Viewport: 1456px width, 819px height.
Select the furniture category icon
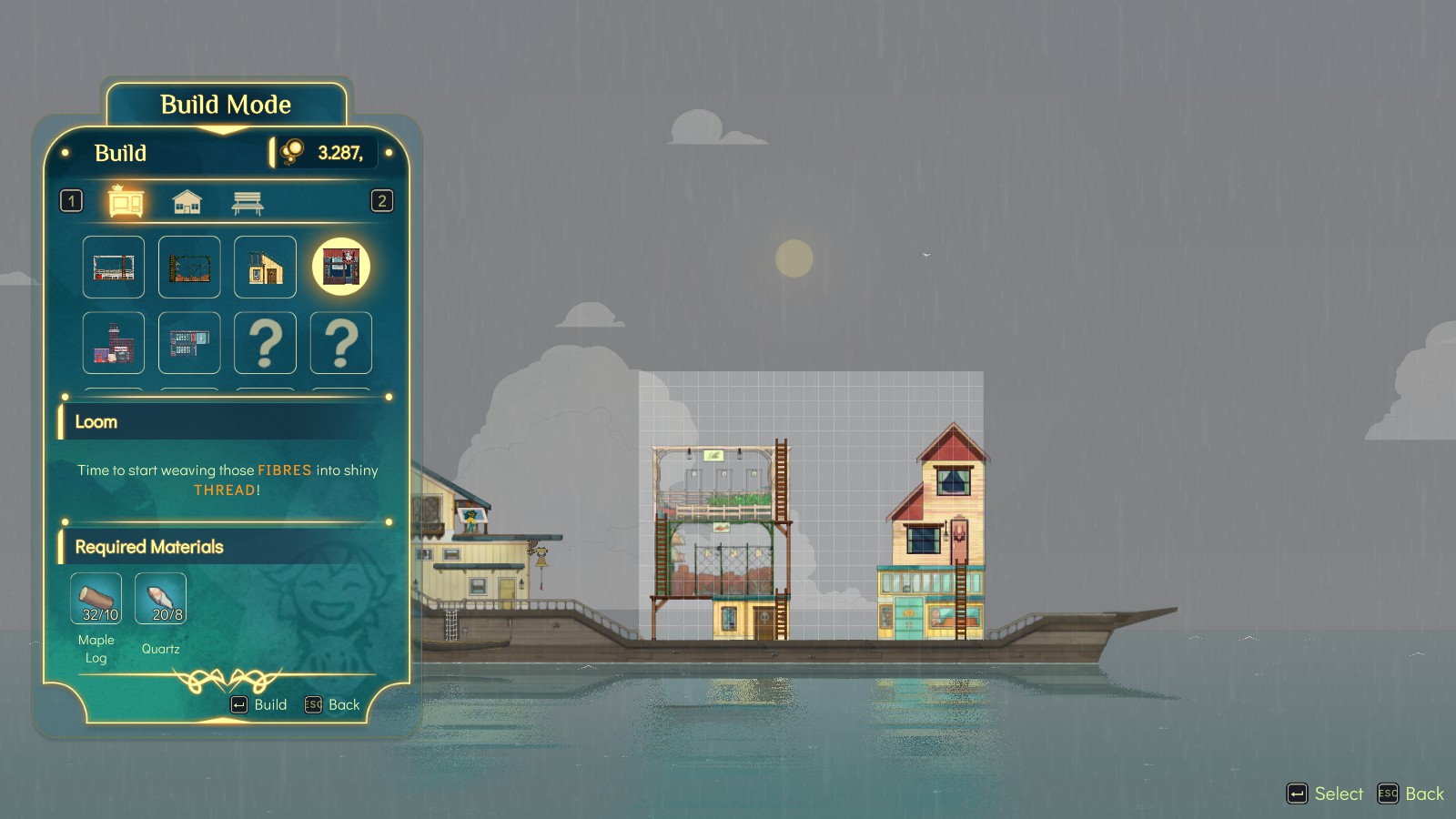click(126, 200)
